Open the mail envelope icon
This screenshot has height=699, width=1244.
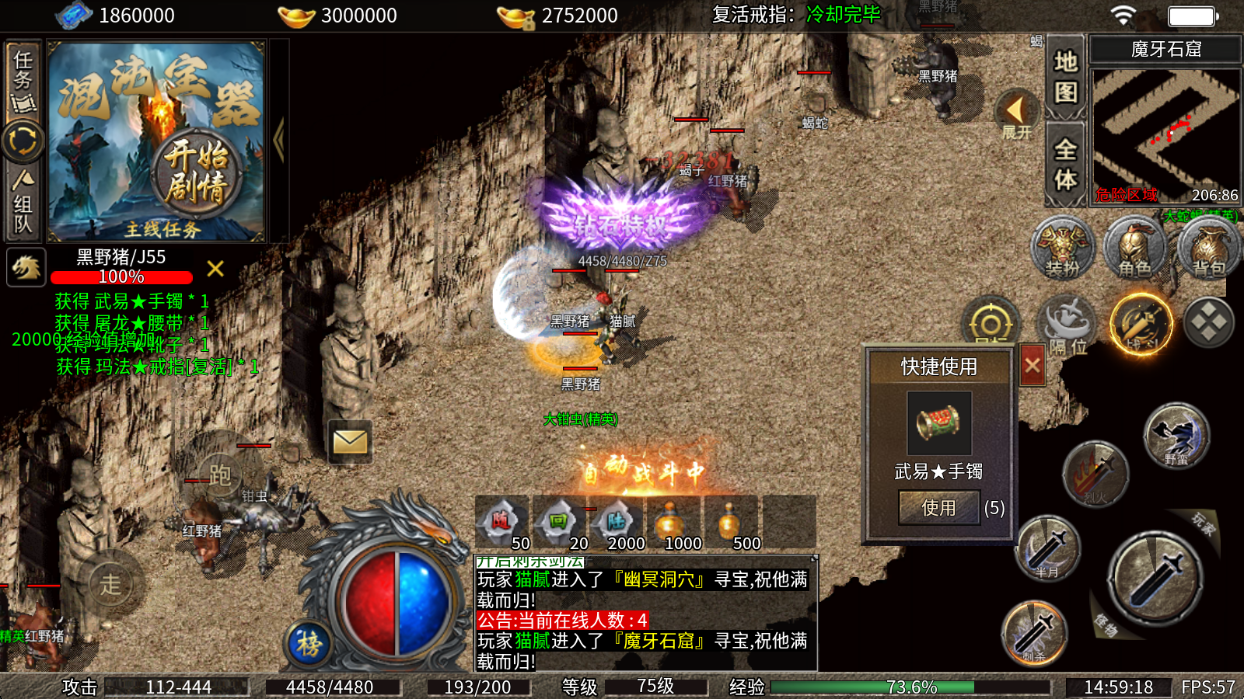pos(350,441)
